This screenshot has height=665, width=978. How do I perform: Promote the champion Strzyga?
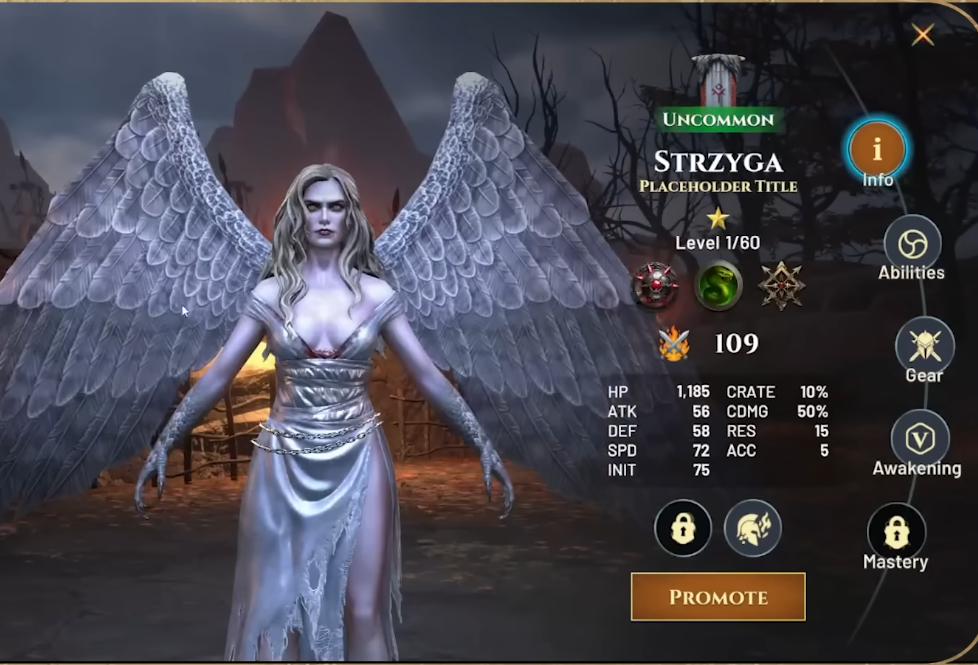coord(718,597)
